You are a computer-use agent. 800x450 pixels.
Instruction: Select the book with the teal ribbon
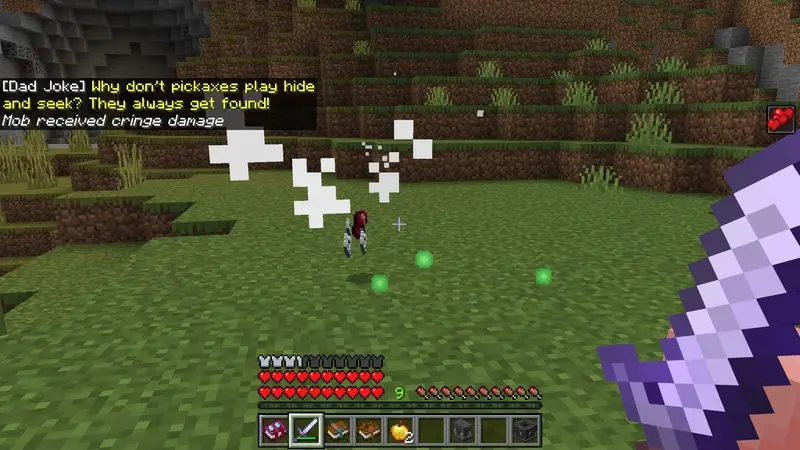(x=337, y=430)
